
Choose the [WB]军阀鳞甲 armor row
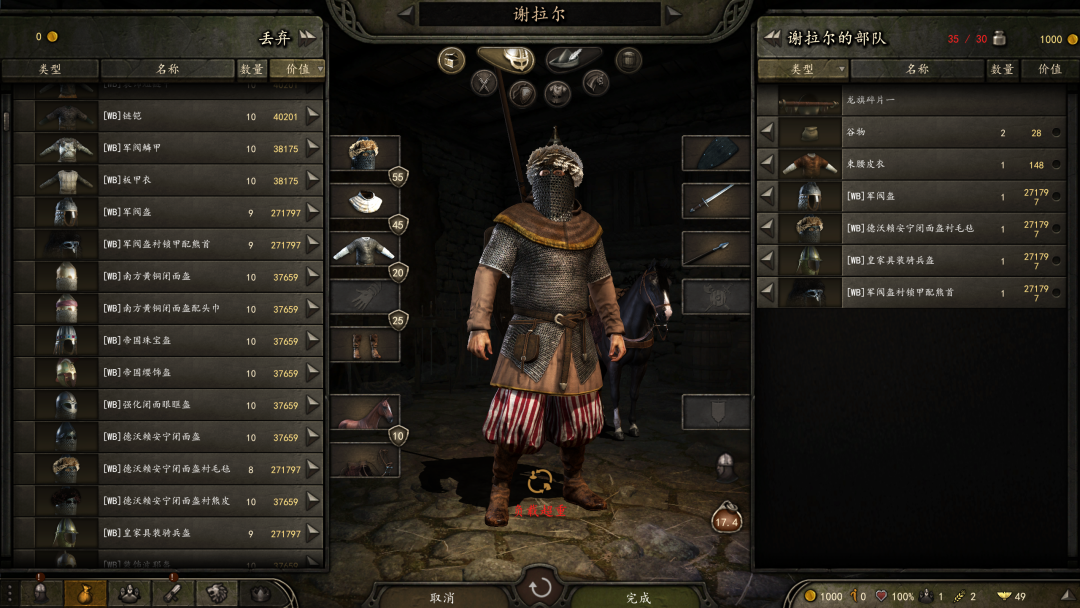[168, 149]
